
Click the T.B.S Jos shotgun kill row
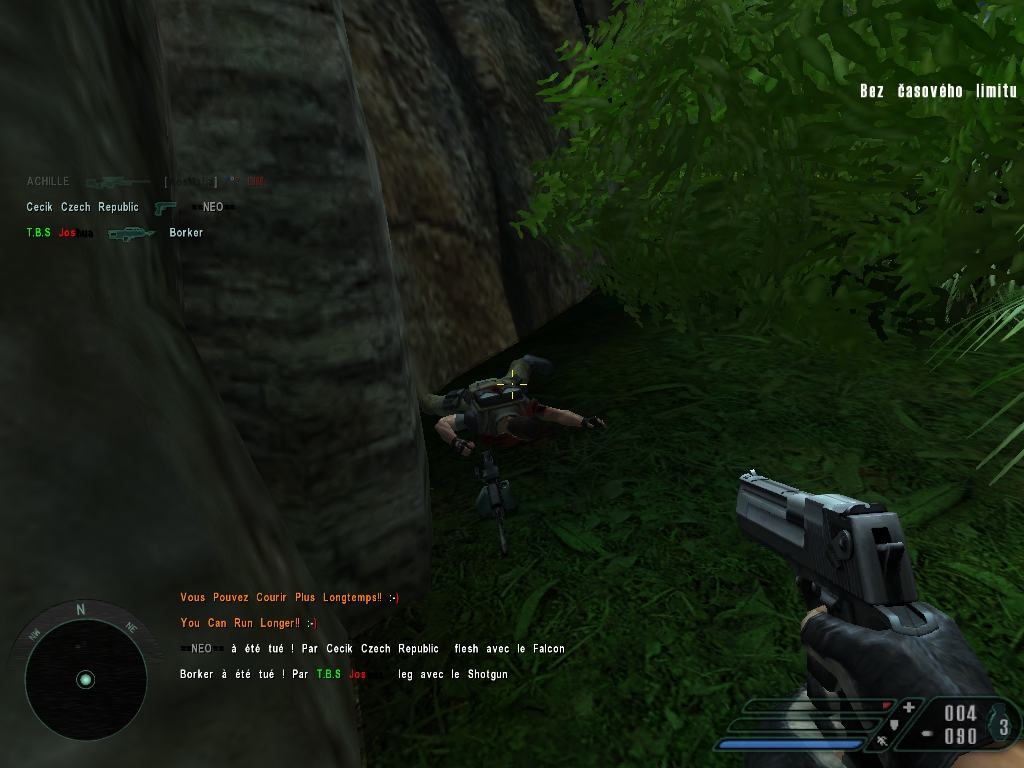point(114,233)
